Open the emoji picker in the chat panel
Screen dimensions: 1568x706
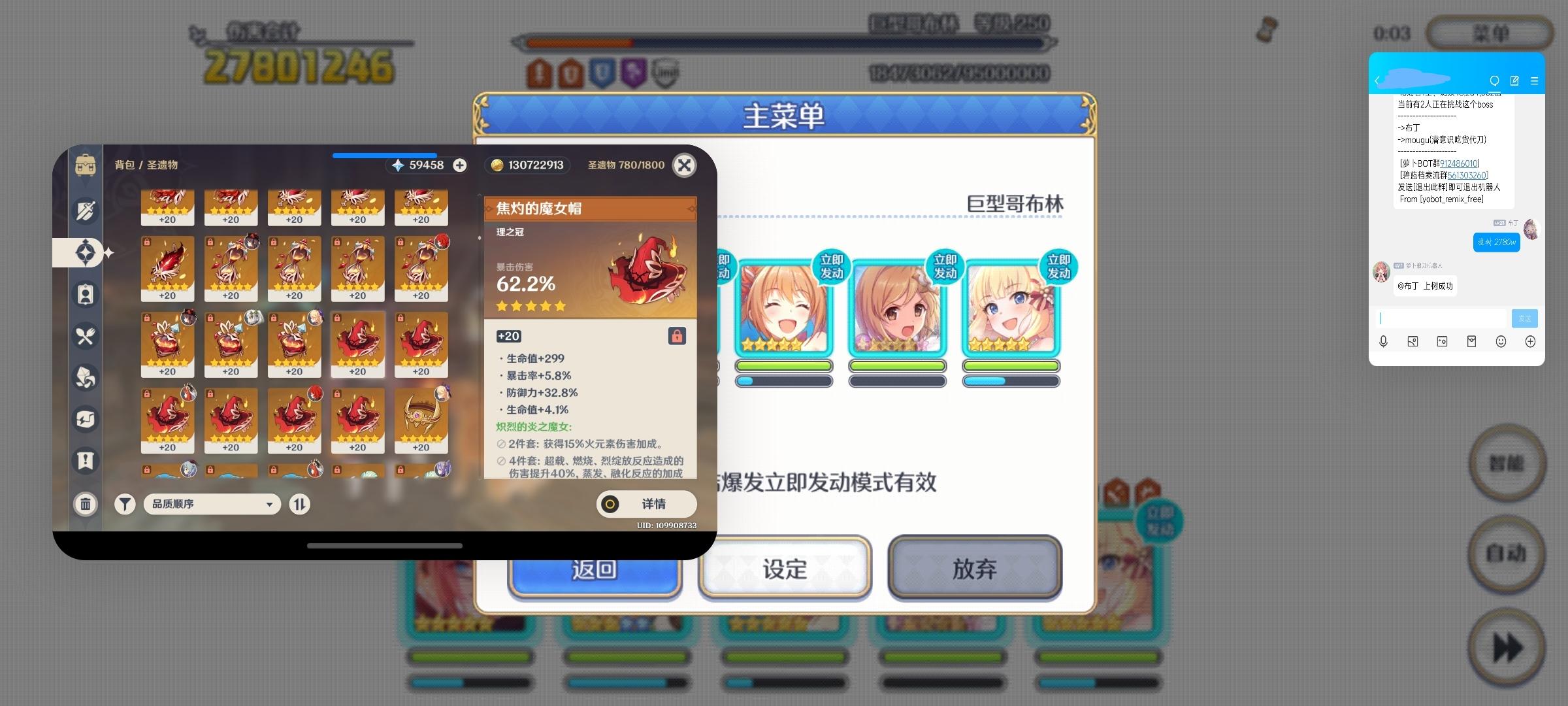(1500, 341)
